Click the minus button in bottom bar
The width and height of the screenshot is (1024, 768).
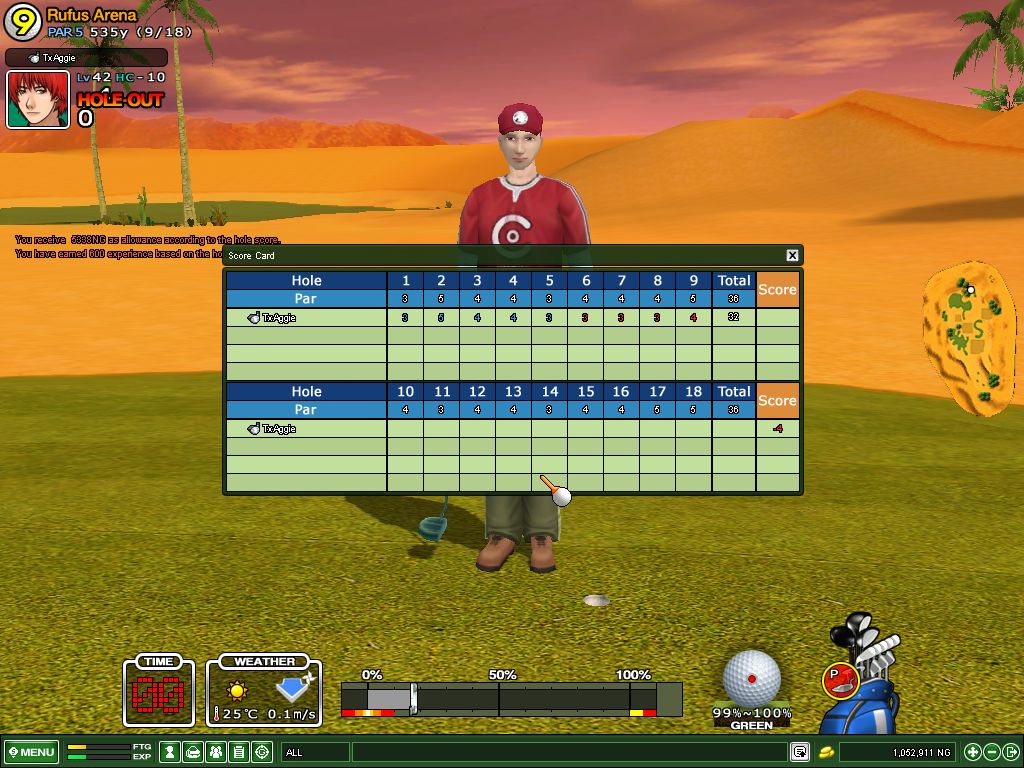(x=991, y=752)
